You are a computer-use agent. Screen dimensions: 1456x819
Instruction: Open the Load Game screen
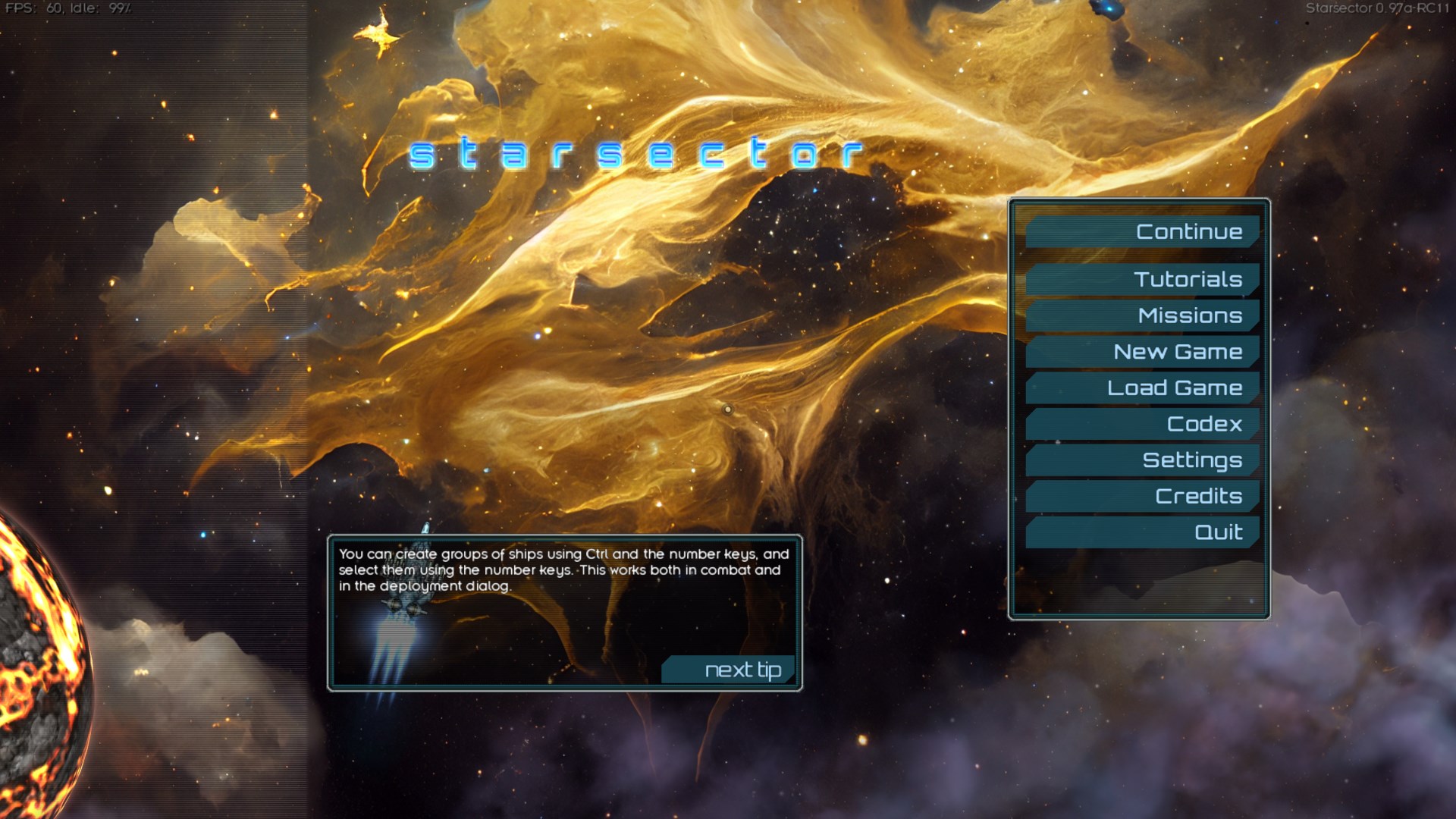(1143, 388)
